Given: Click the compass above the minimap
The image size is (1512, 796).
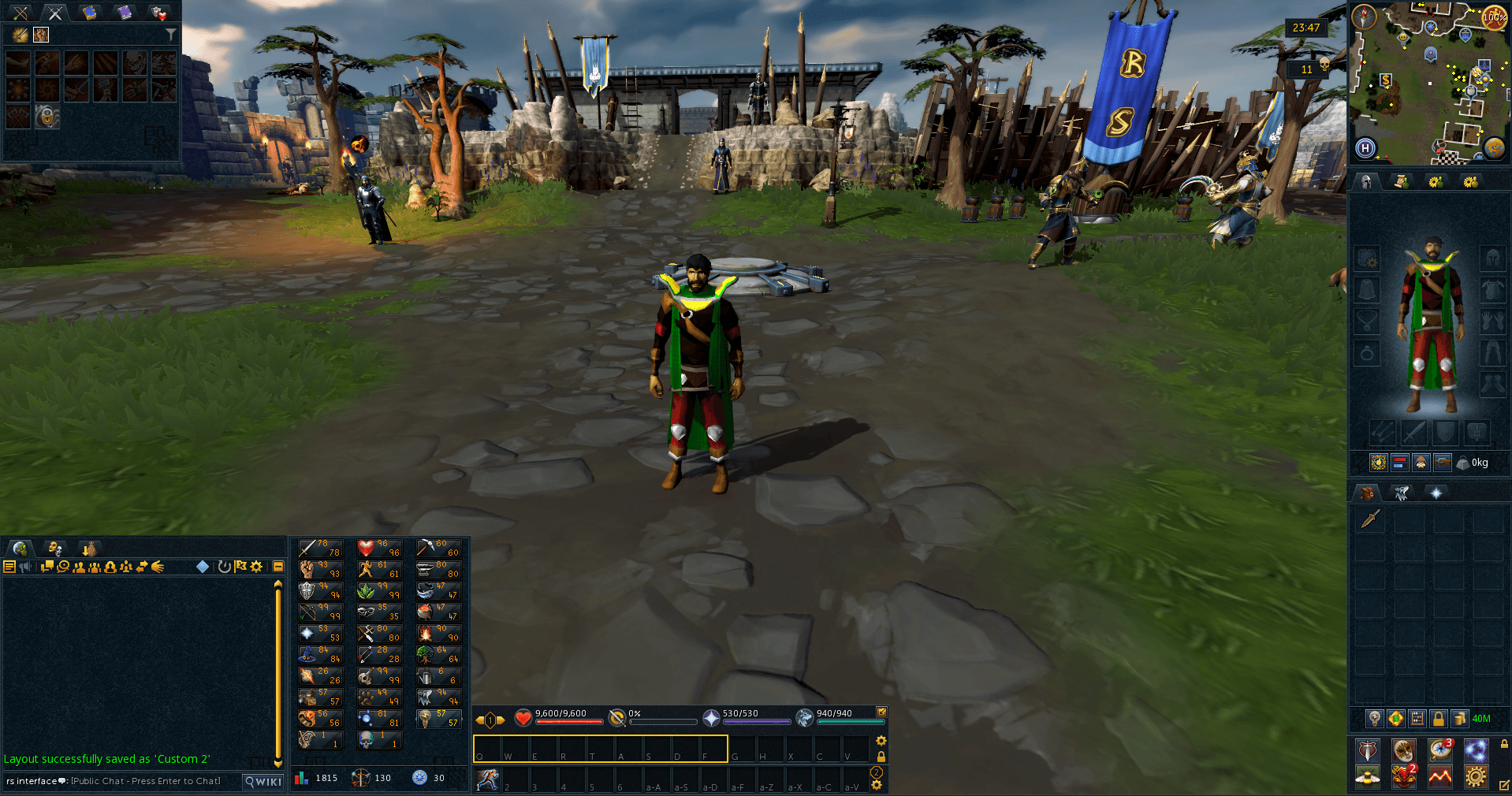Looking at the screenshot, I should point(1365,16).
